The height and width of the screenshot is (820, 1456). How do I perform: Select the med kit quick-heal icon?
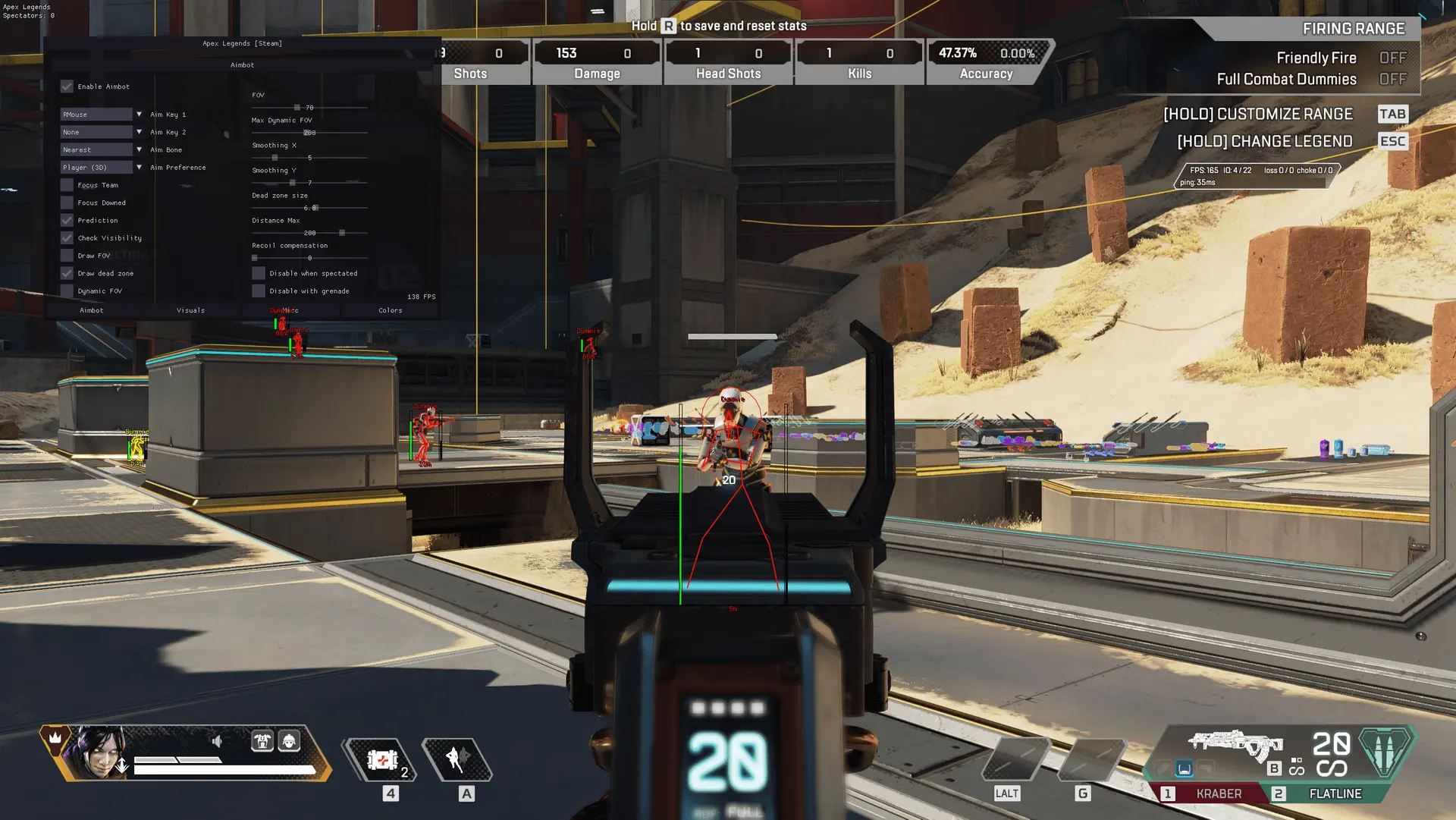(383, 761)
